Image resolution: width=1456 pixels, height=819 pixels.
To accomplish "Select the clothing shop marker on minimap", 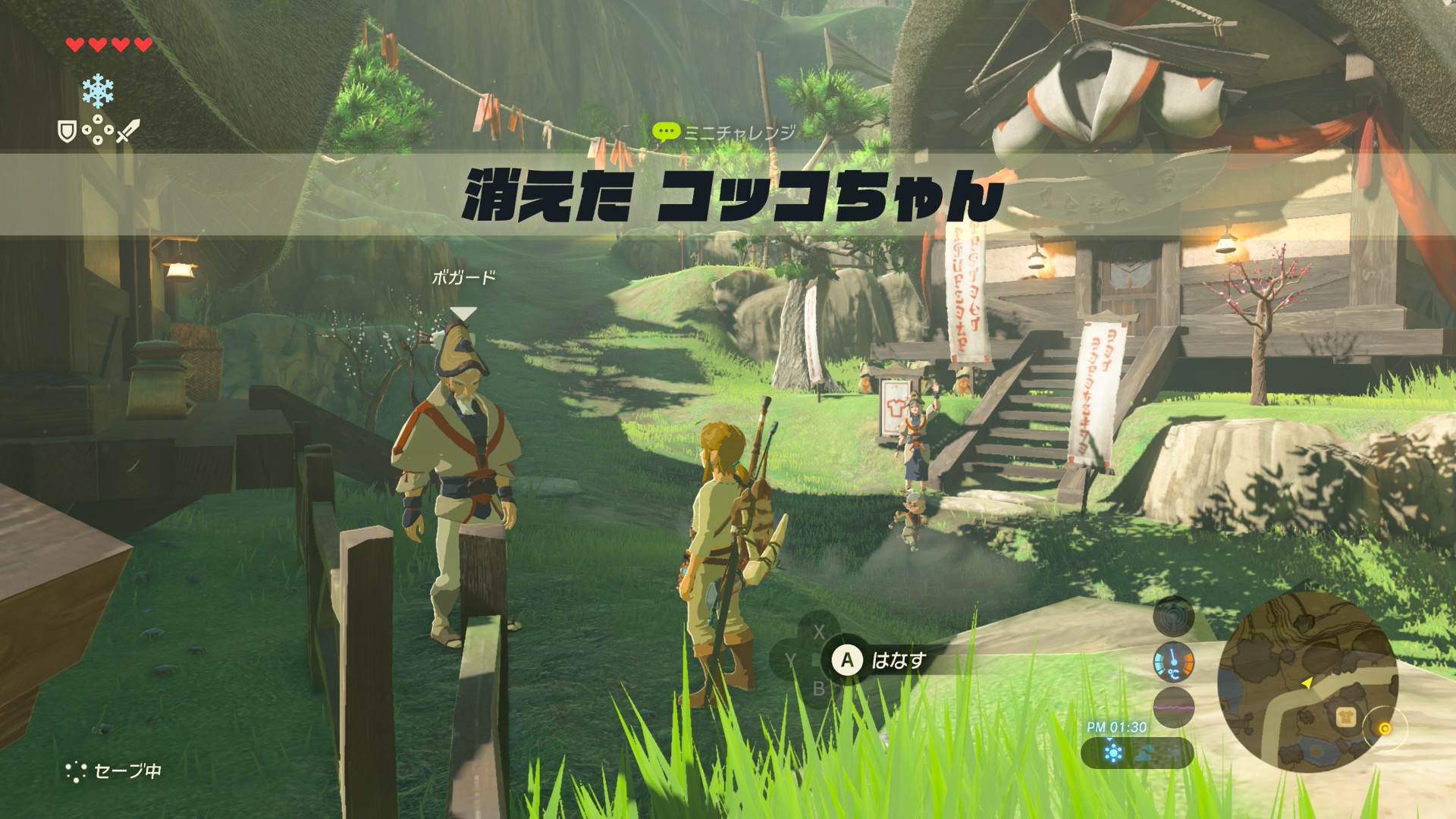I will click(x=1345, y=716).
